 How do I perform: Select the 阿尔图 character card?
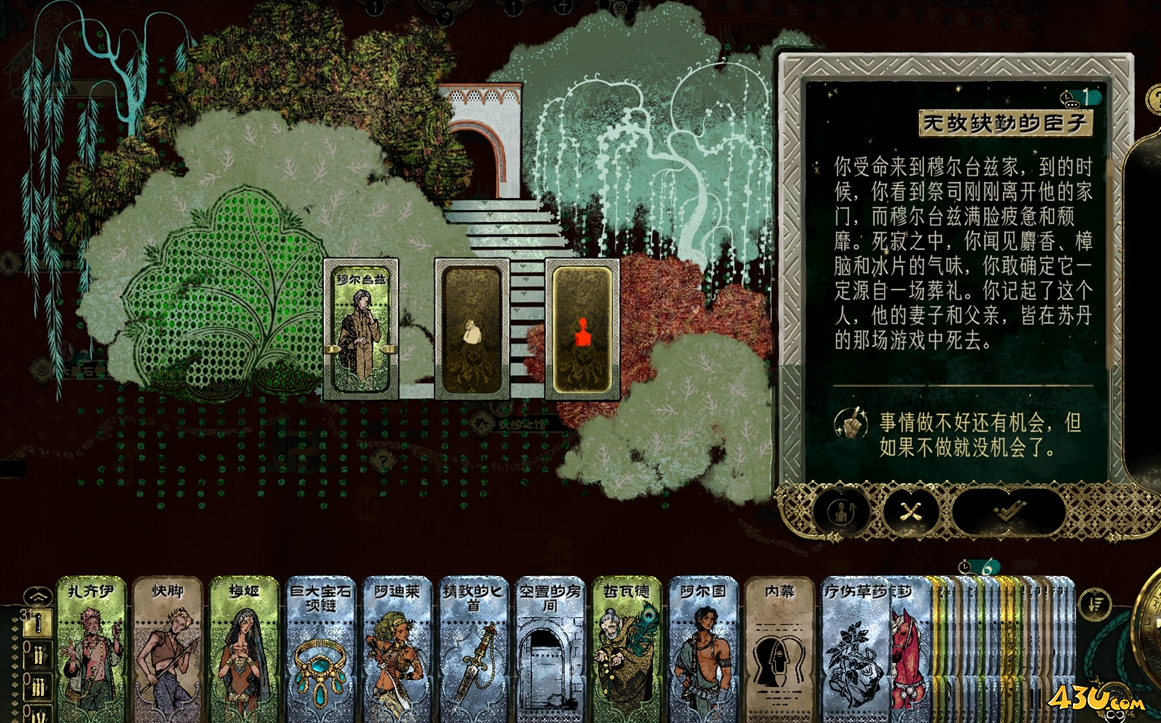click(x=702, y=648)
